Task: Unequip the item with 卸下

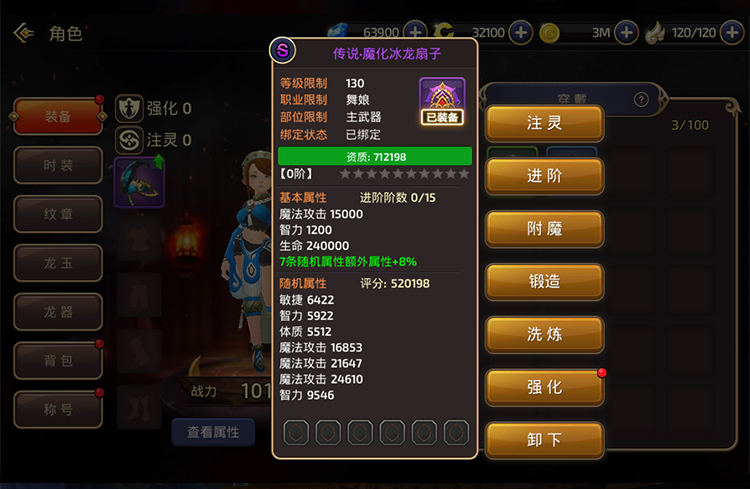Action: pyautogui.click(x=544, y=439)
